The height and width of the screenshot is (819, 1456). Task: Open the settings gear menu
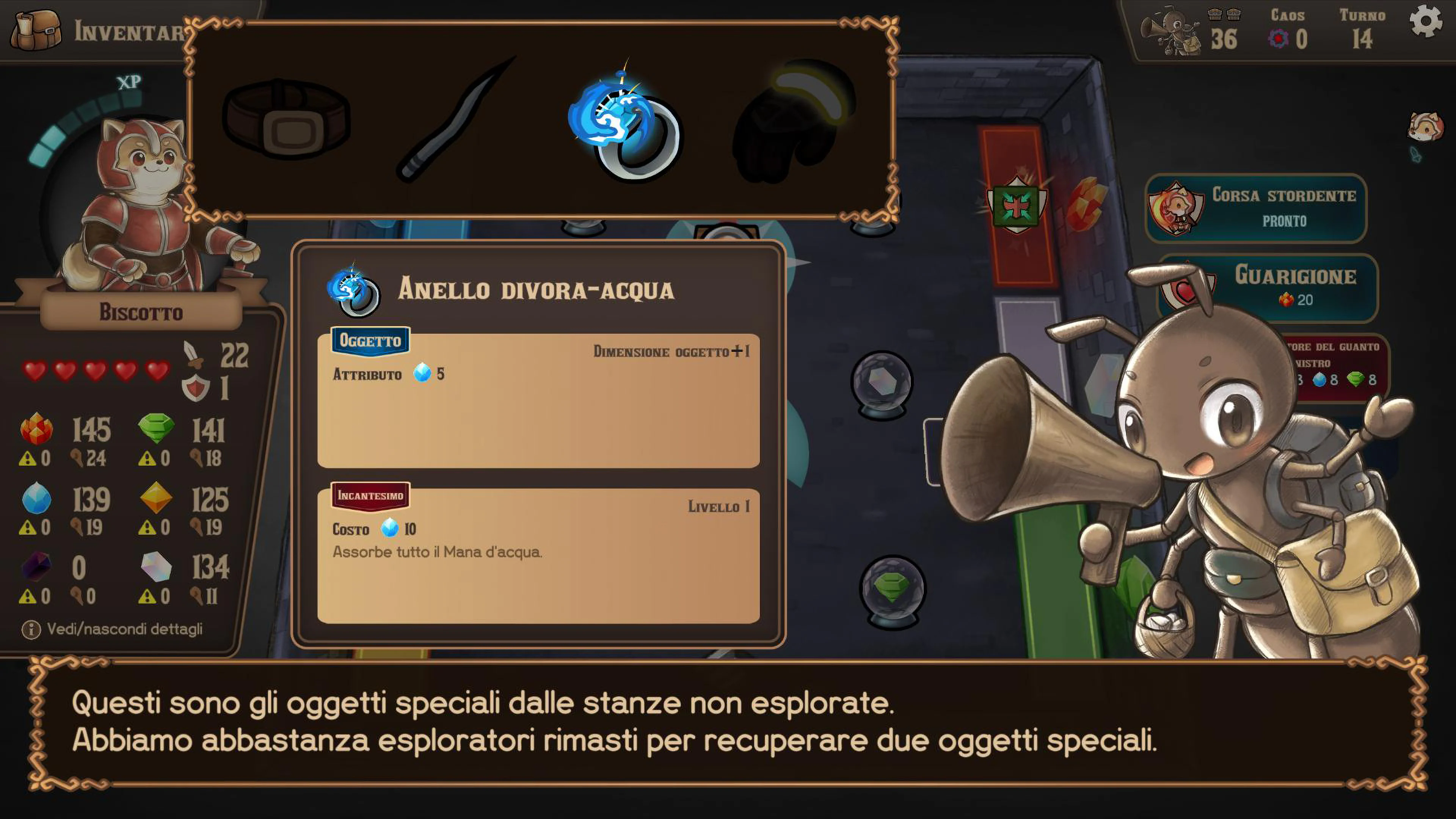[1426, 22]
